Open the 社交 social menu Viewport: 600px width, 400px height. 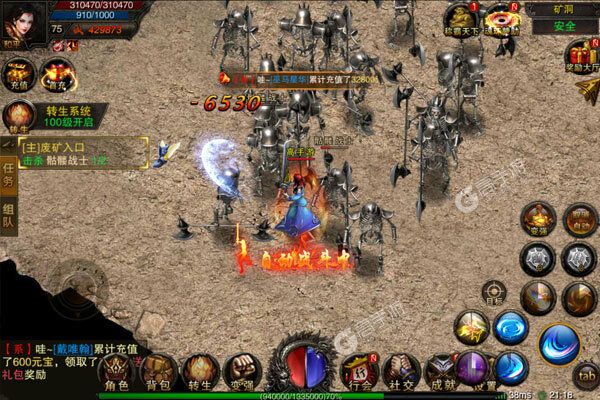tap(404, 370)
